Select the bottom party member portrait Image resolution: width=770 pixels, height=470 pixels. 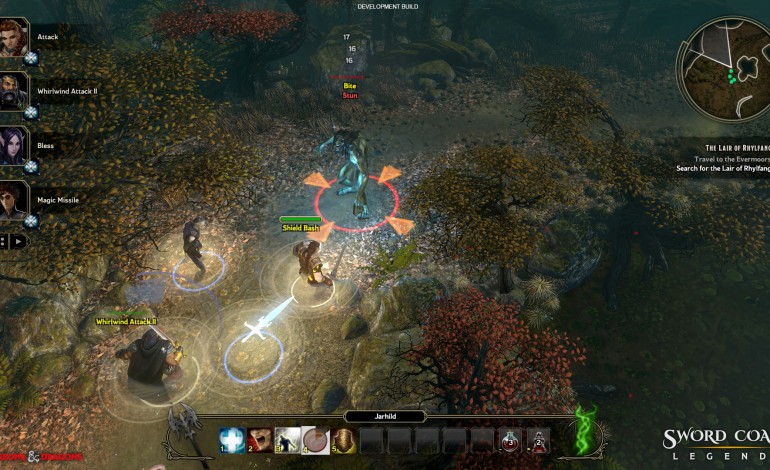tap(13, 198)
